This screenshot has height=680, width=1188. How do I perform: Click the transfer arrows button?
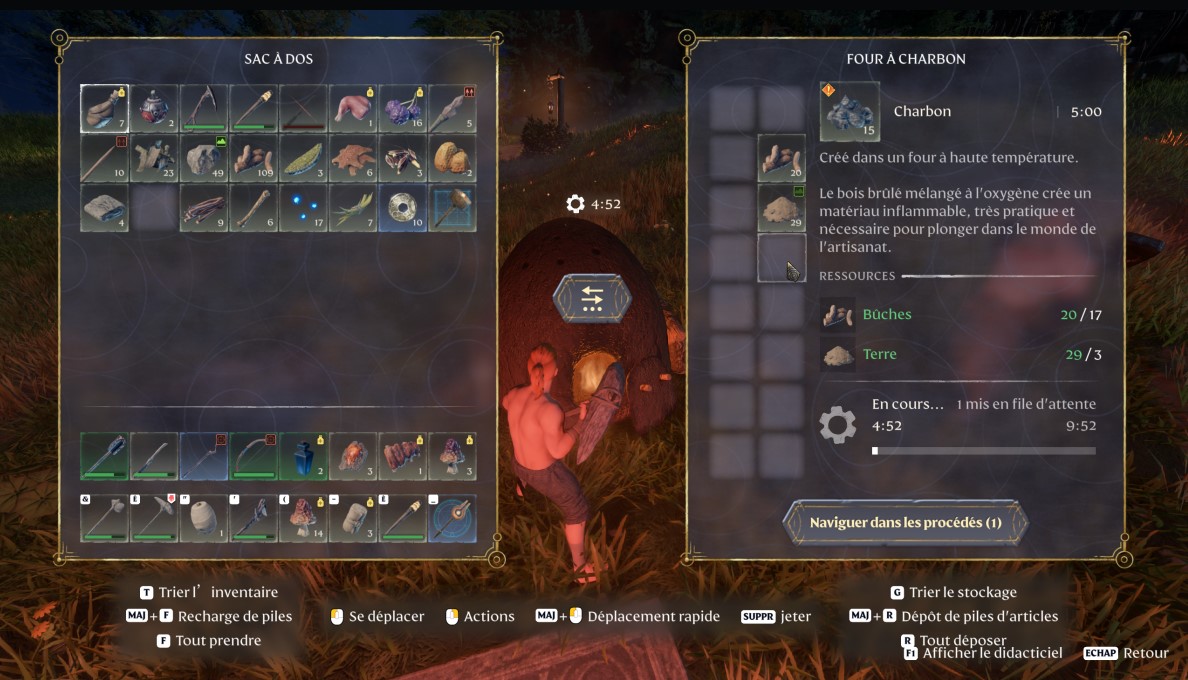(591, 298)
